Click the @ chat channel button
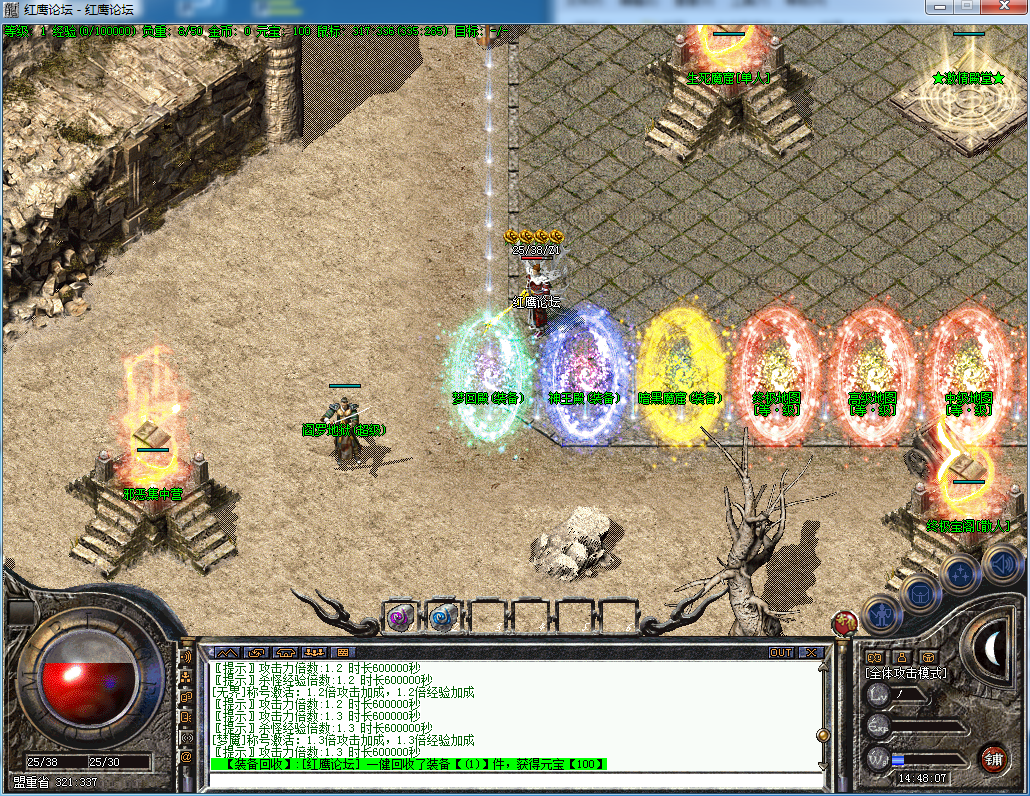1030x796 pixels. [x=186, y=757]
